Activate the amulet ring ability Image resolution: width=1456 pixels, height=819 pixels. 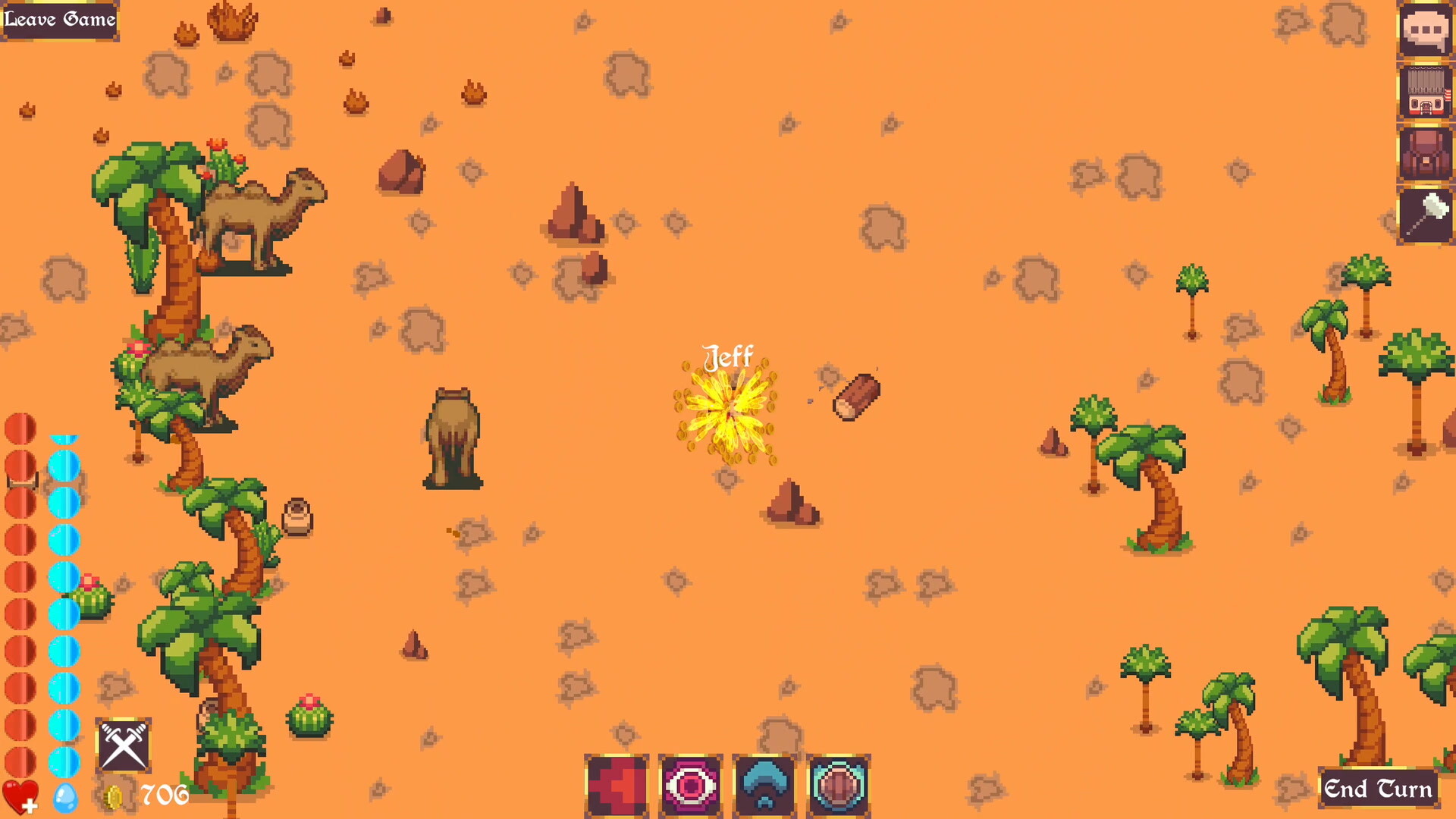[839, 785]
